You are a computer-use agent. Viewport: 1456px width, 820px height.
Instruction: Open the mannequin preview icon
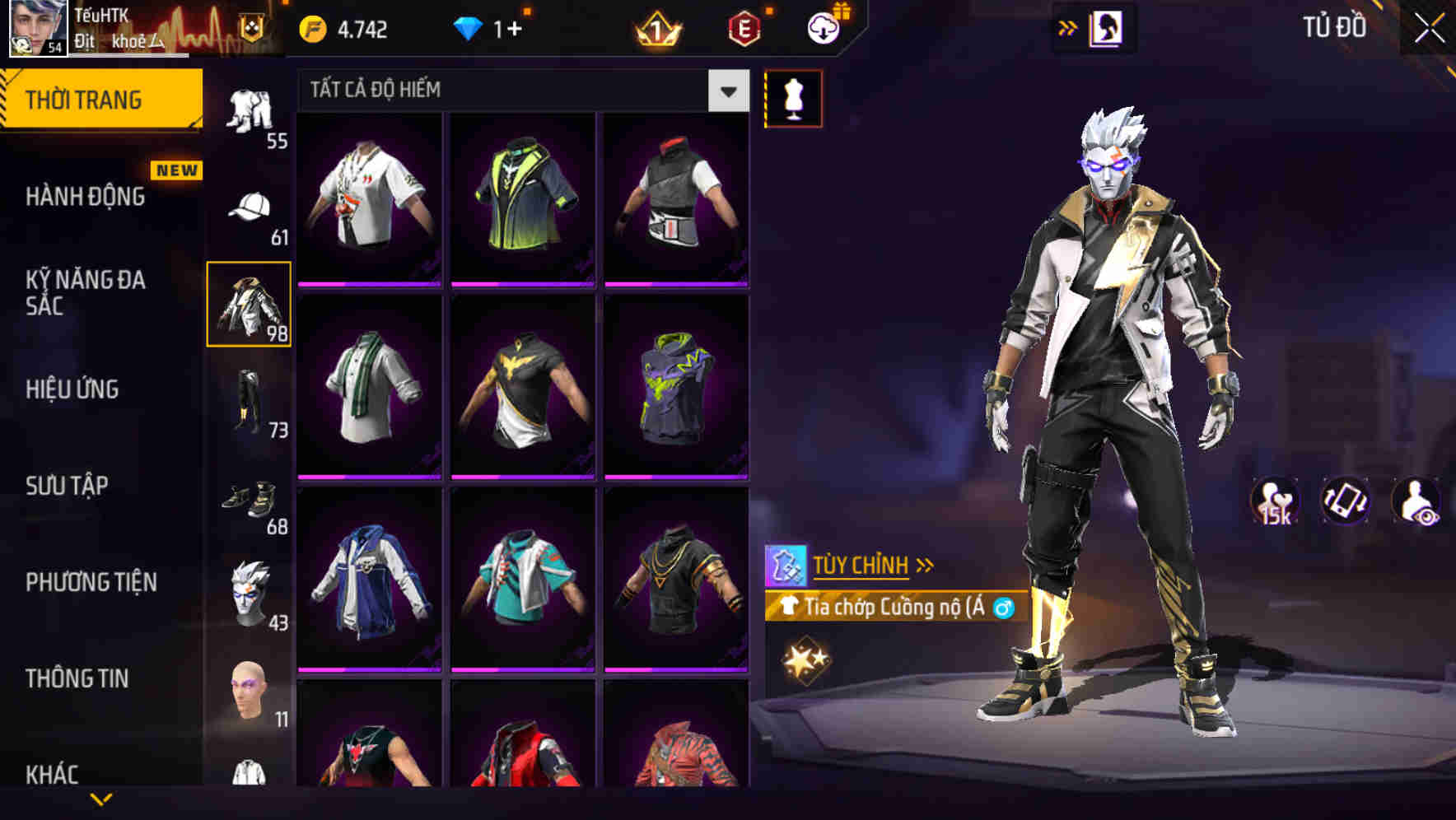pos(793,97)
